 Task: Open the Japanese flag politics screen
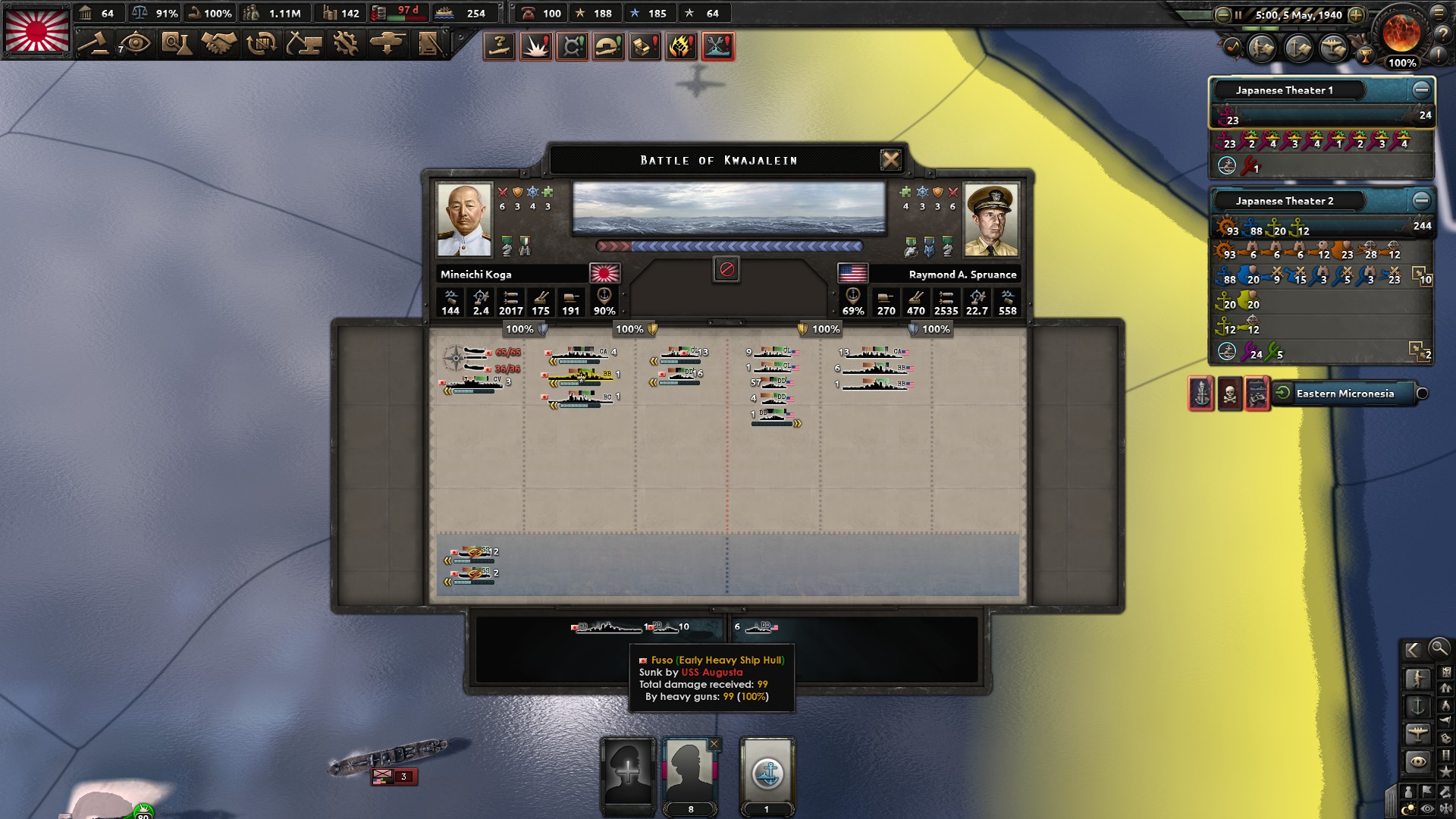coord(37,31)
